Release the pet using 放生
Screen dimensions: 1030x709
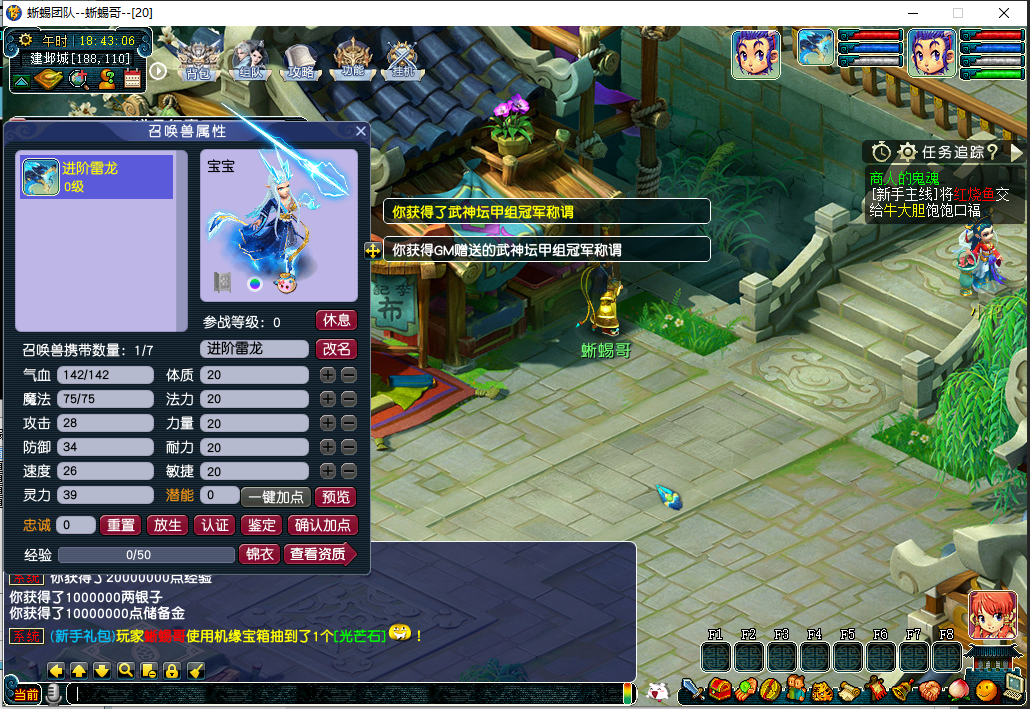tap(168, 525)
